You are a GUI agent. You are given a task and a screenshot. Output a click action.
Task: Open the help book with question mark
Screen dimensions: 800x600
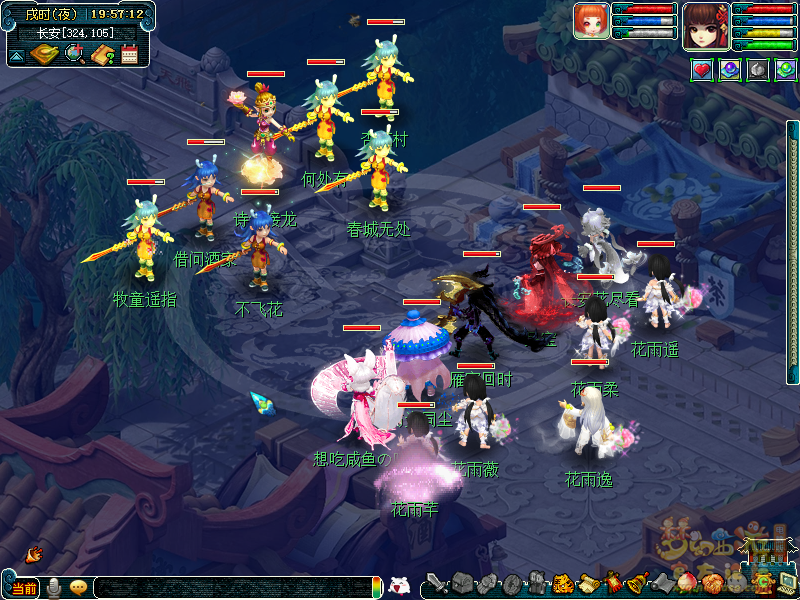click(x=102, y=54)
